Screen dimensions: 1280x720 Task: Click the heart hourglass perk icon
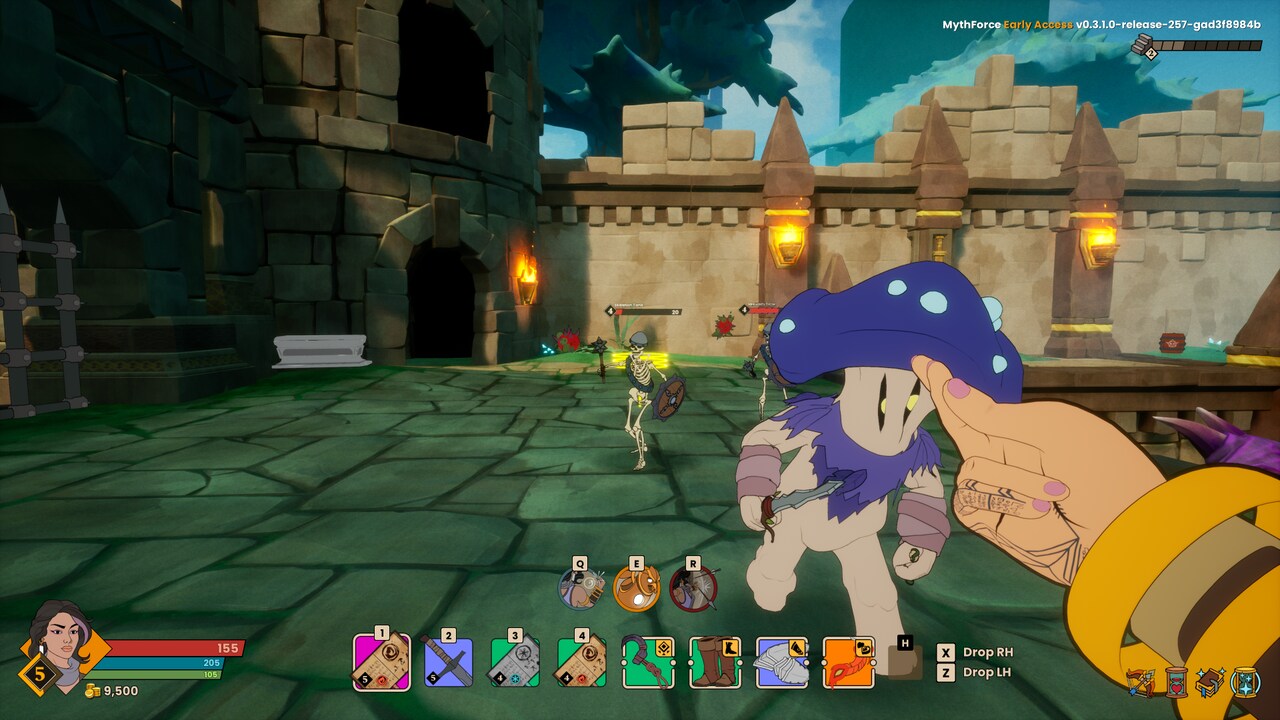(x=1176, y=682)
